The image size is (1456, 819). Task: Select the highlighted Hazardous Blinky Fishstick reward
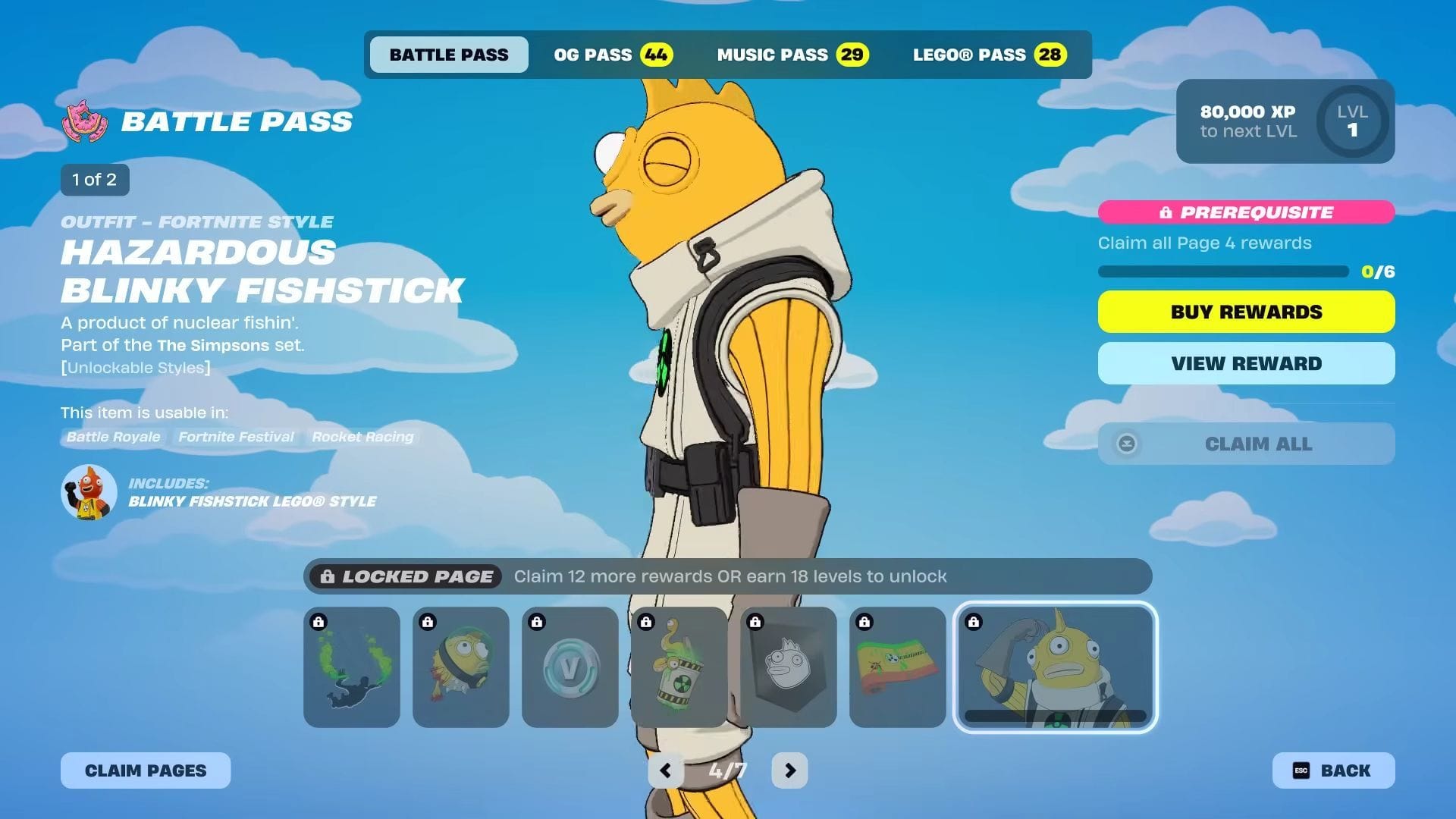tap(1055, 667)
